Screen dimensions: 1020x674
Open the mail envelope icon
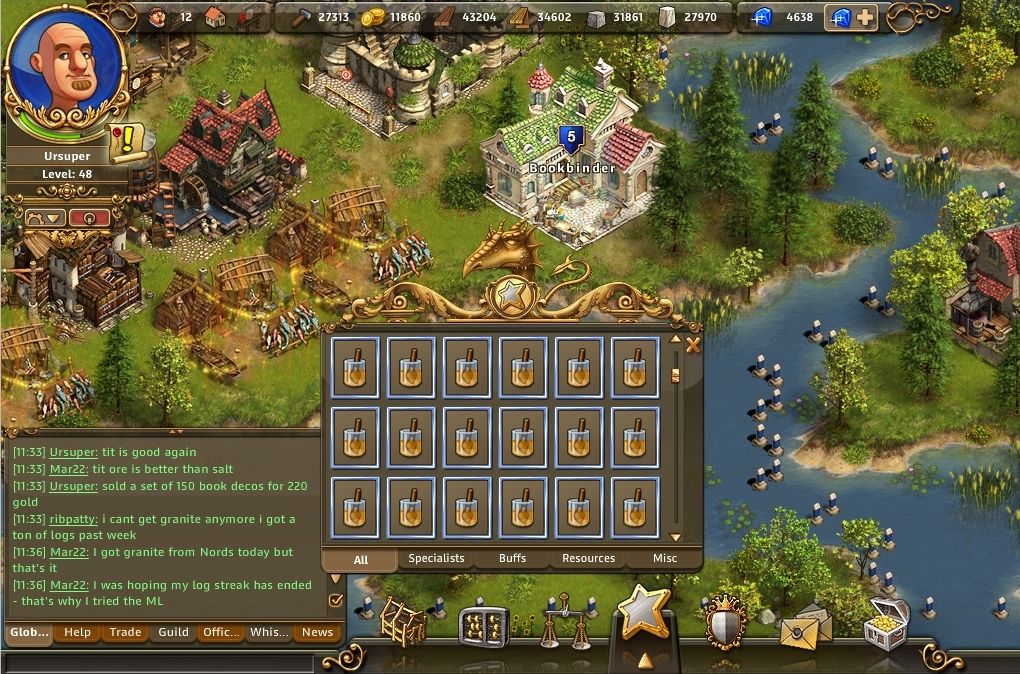click(x=805, y=626)
